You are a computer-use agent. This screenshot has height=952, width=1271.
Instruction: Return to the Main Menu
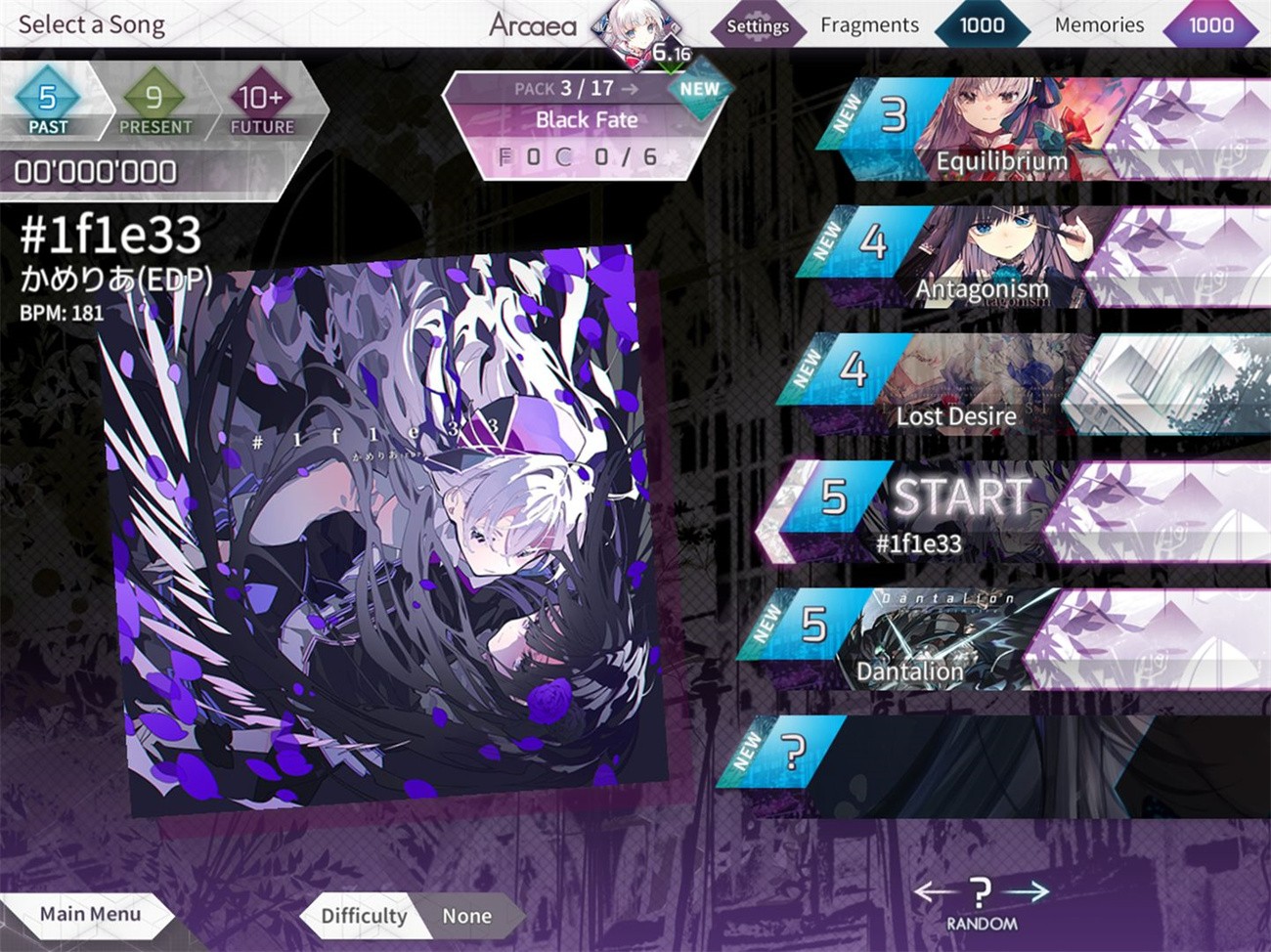tap(91, 914)
